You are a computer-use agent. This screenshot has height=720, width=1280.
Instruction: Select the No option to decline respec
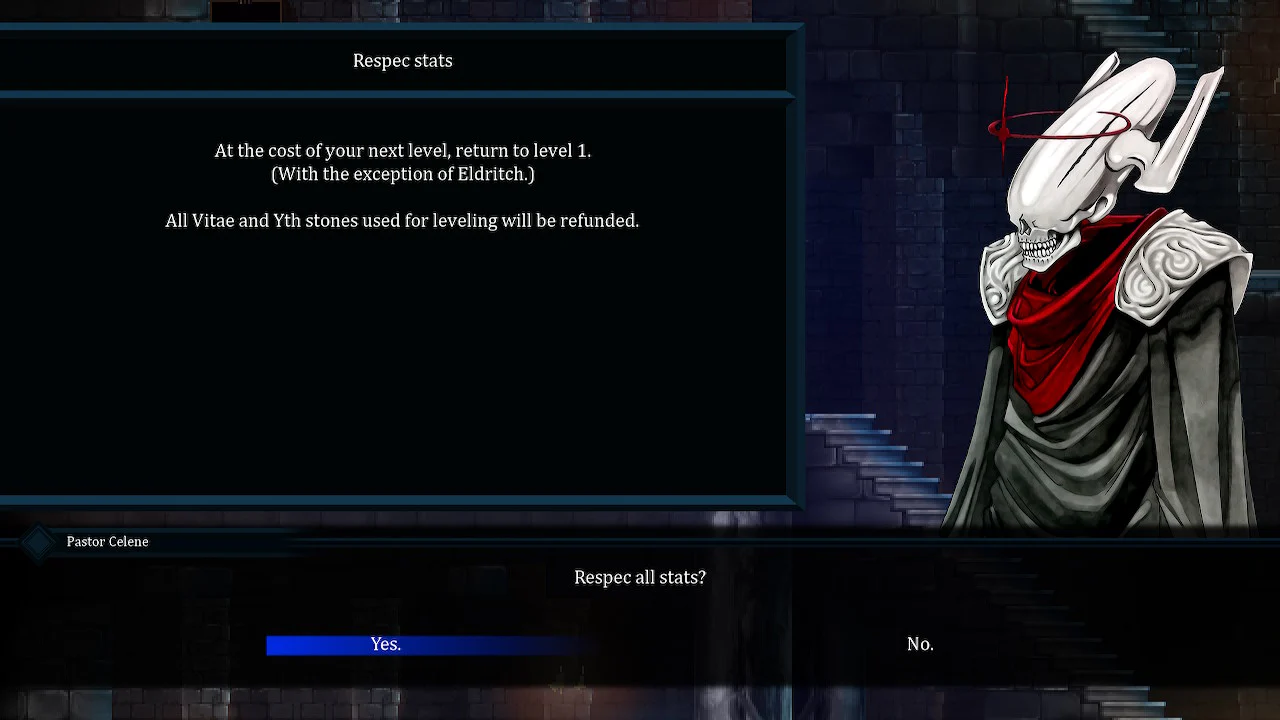919,644
